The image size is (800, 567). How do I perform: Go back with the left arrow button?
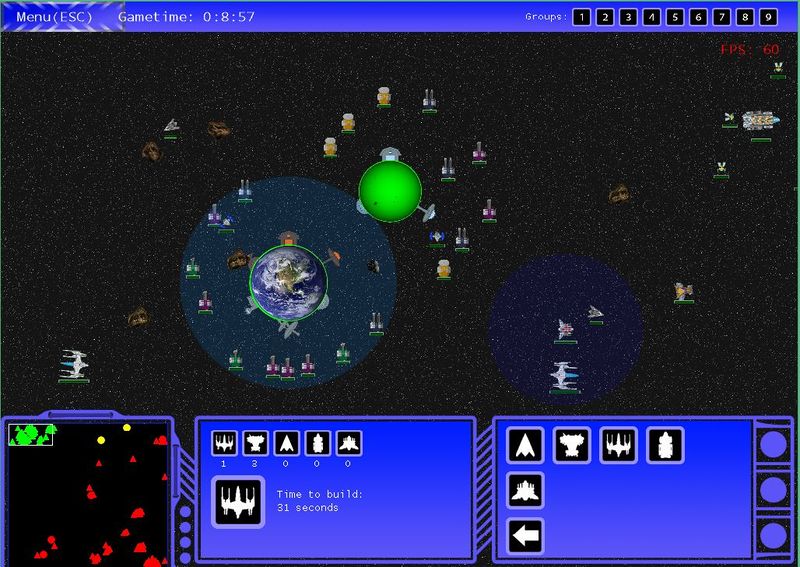pos(526,537)
